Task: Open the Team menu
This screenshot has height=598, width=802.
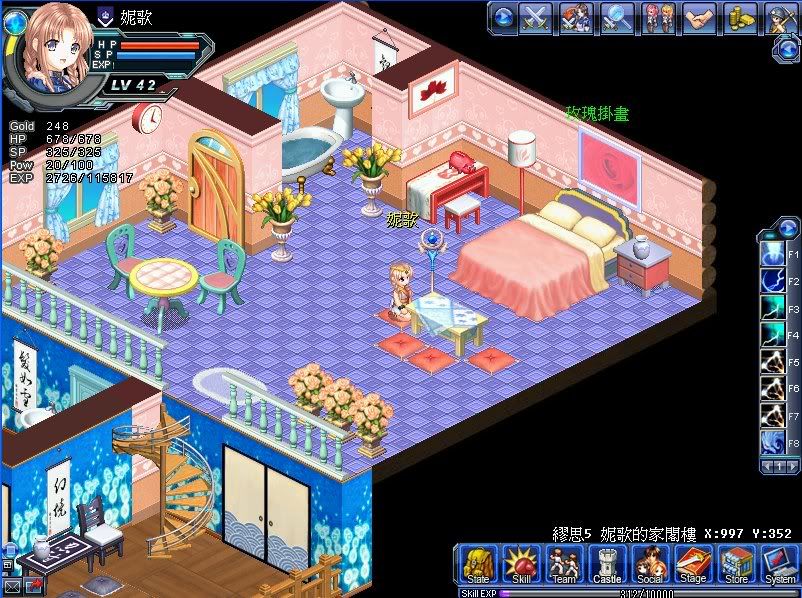Action: [564, 563]
